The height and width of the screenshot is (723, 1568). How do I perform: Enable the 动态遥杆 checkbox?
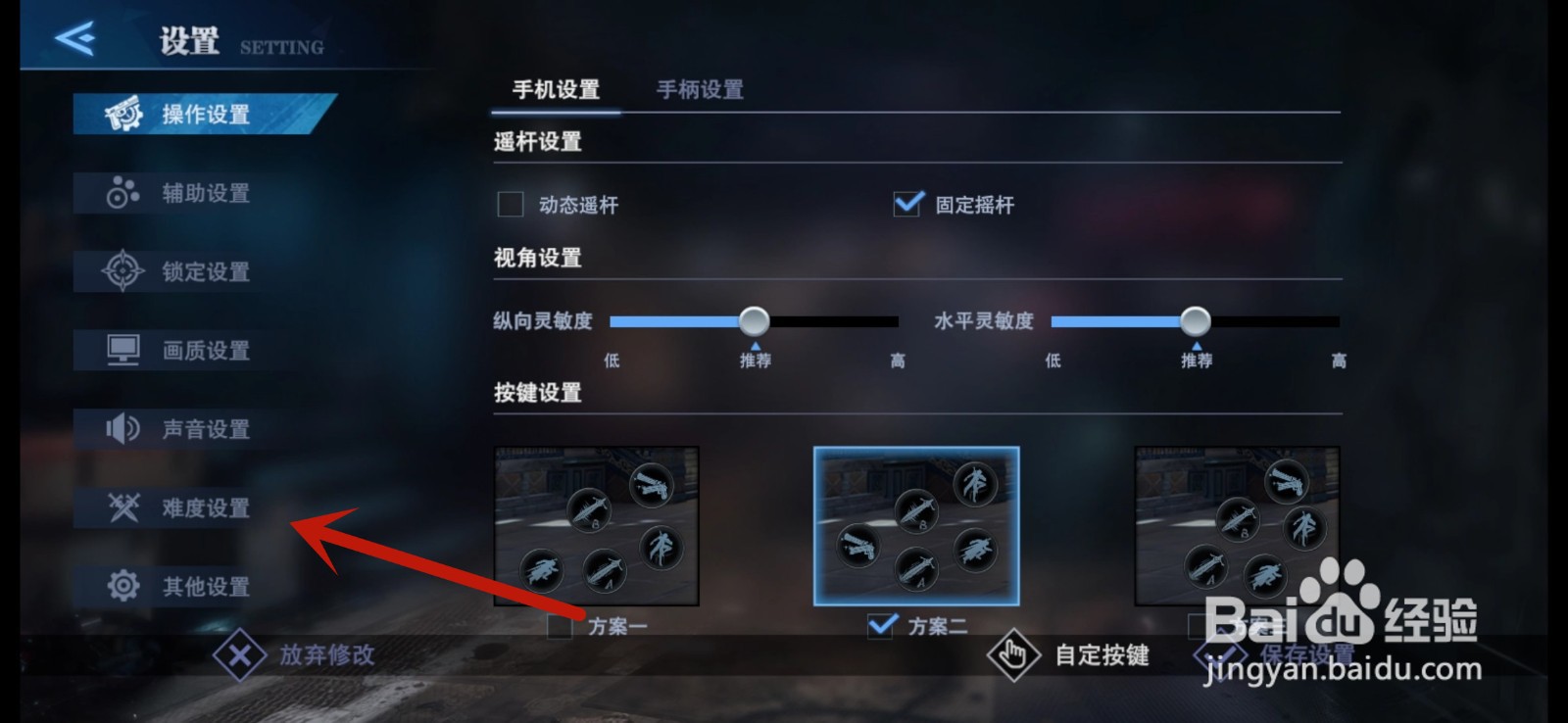509,204
